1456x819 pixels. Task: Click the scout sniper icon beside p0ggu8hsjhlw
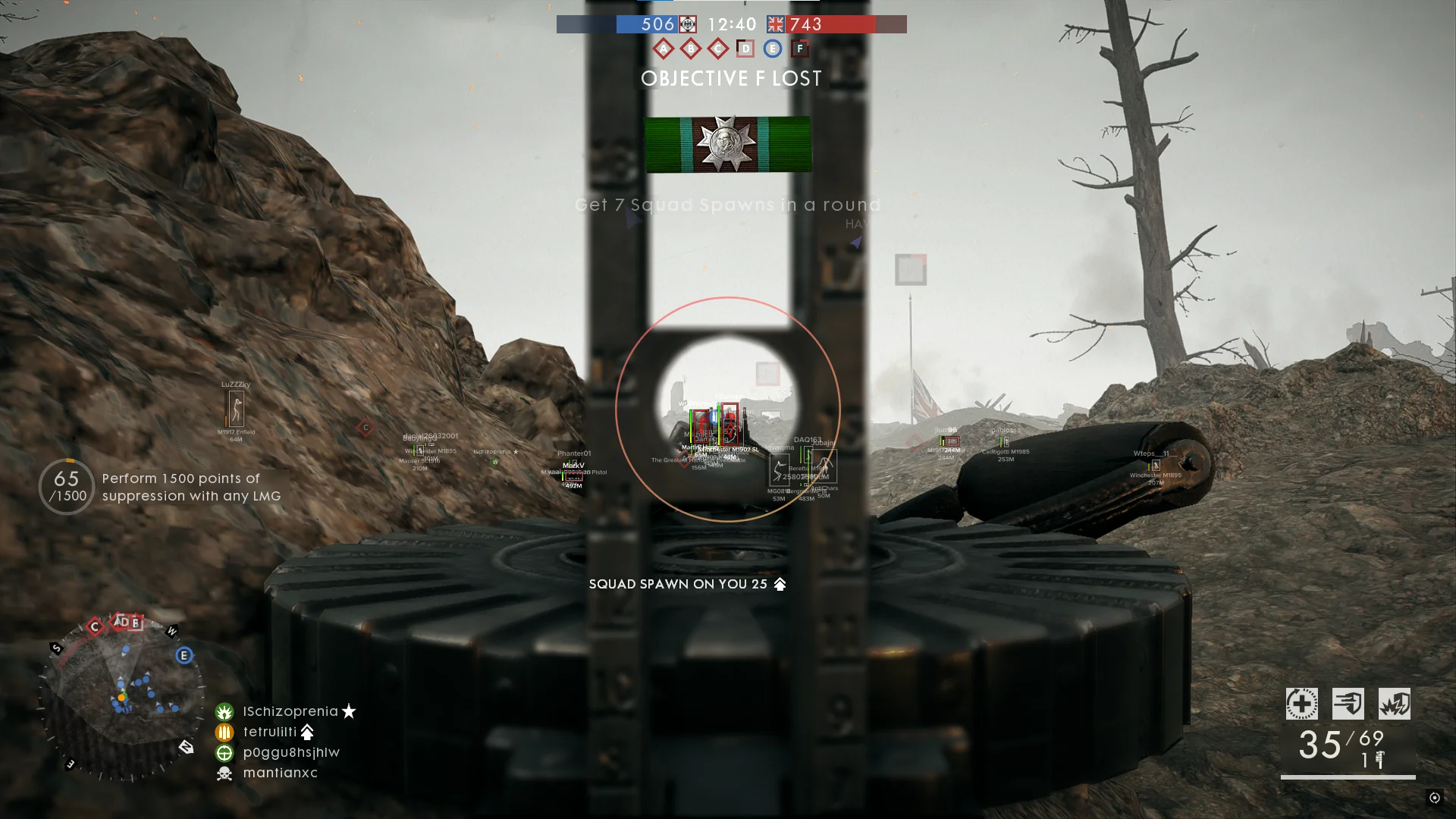click(225, 752)
